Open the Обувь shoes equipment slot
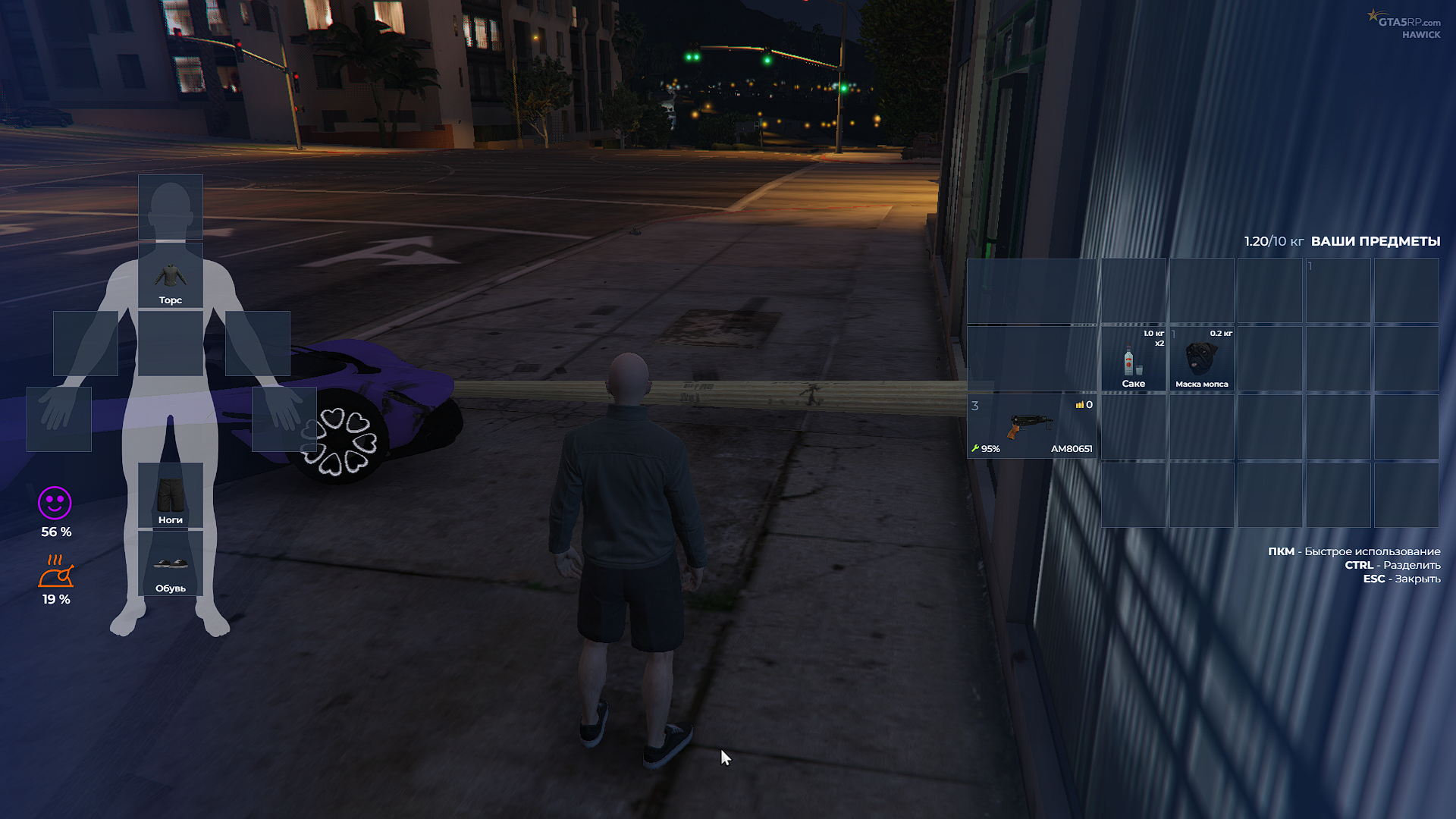The width and height of the screenshot is (1456, 819). tap(170, 563)
